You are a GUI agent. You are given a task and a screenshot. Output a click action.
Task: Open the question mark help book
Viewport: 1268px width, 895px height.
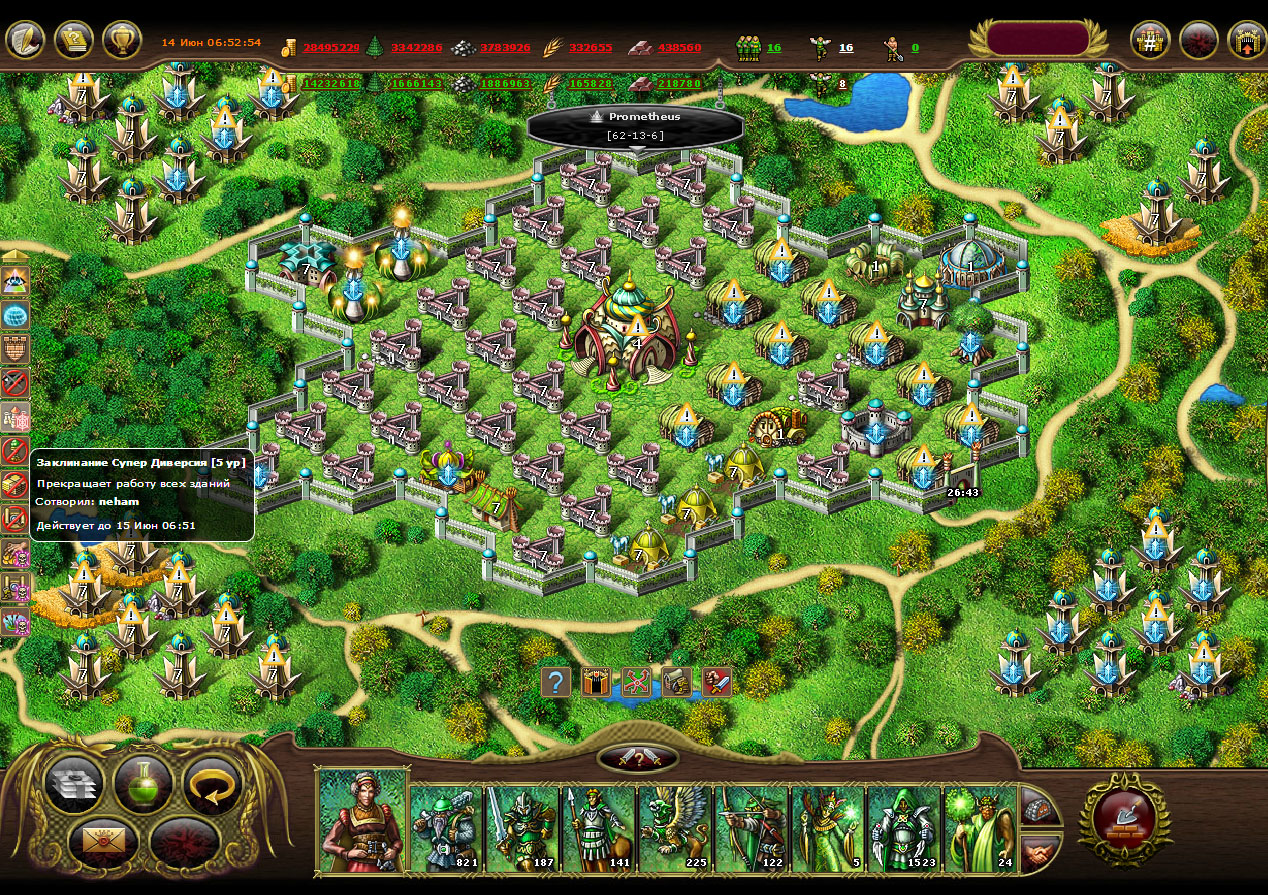(x=74, y=40)
